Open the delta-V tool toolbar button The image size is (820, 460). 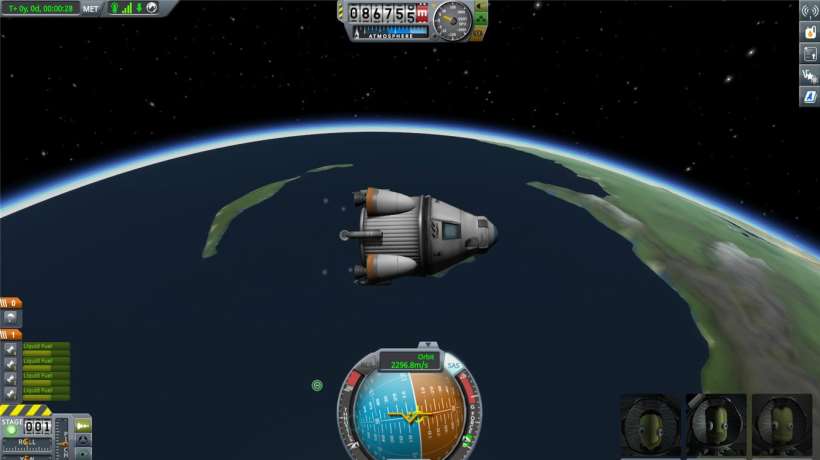[x=809, y=75]
